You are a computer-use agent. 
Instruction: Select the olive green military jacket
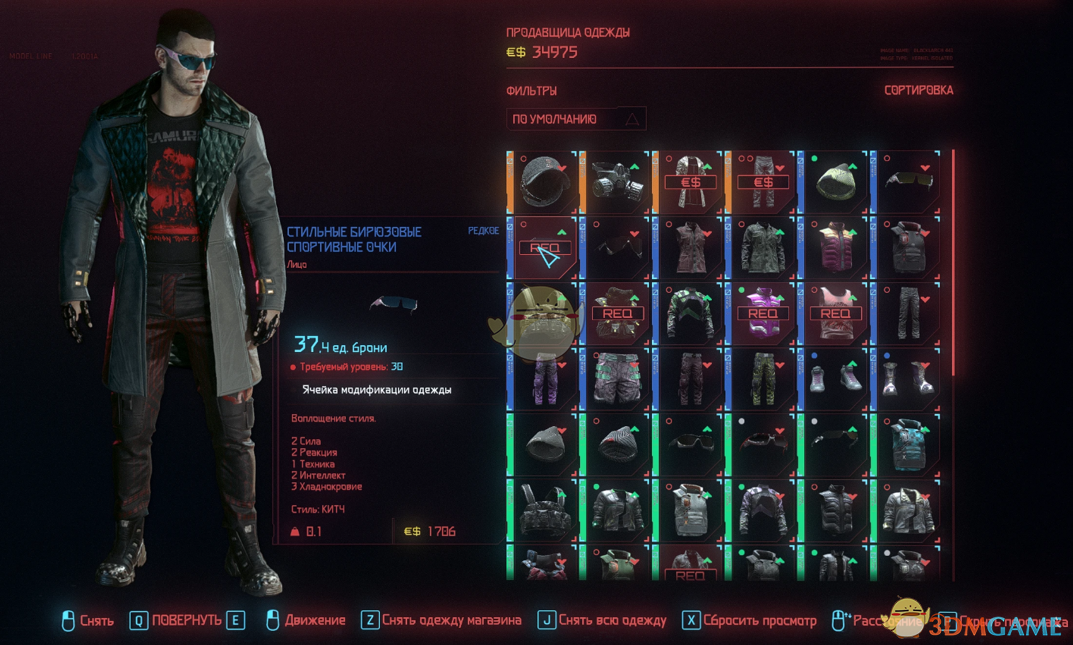(763, 247)
